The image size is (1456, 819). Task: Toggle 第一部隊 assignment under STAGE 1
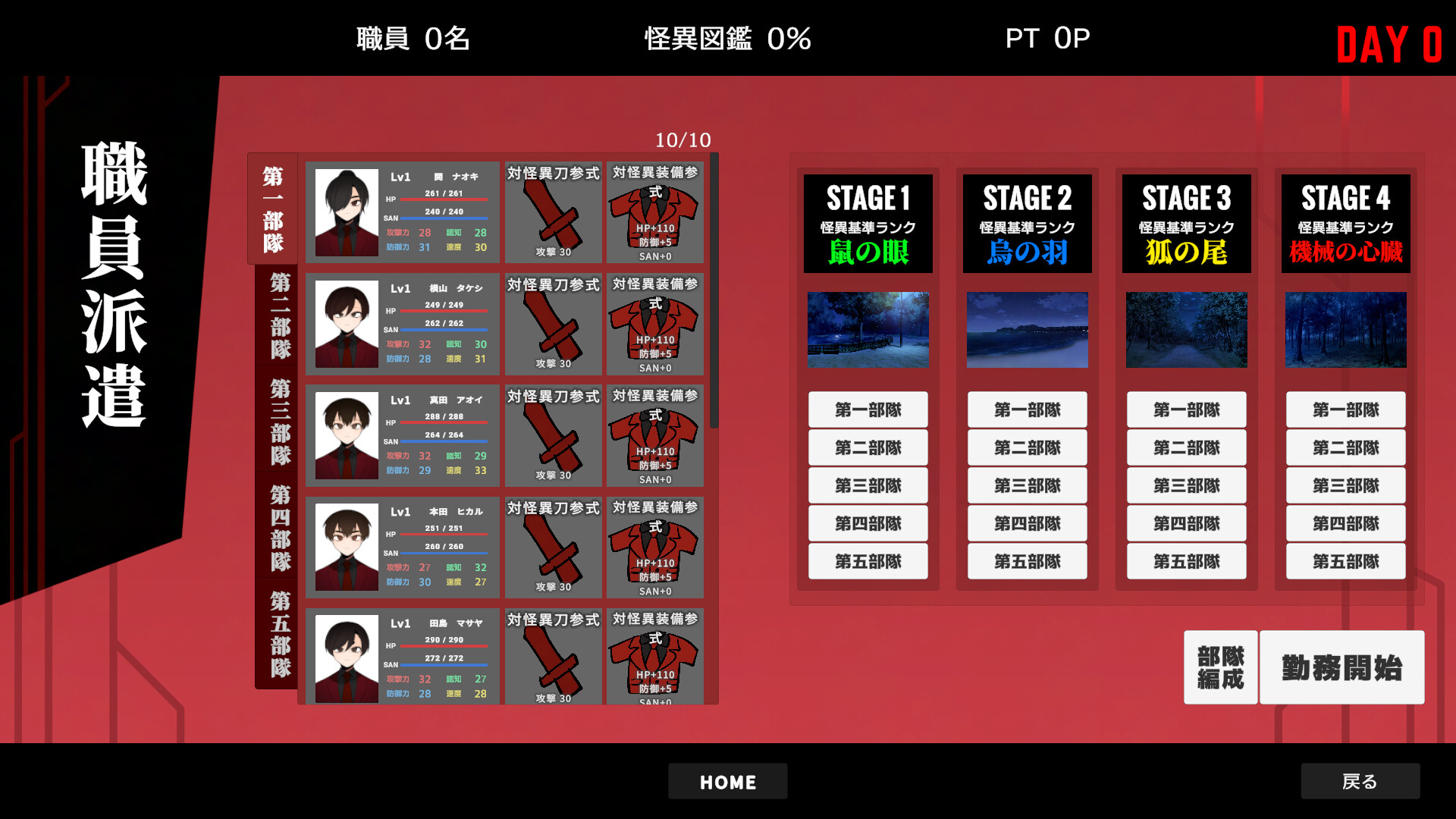868,409
